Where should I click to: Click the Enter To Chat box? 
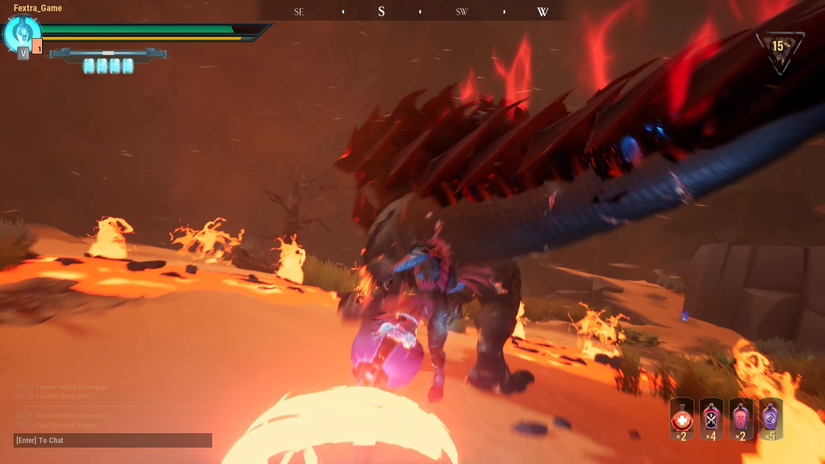coord(113,440)
